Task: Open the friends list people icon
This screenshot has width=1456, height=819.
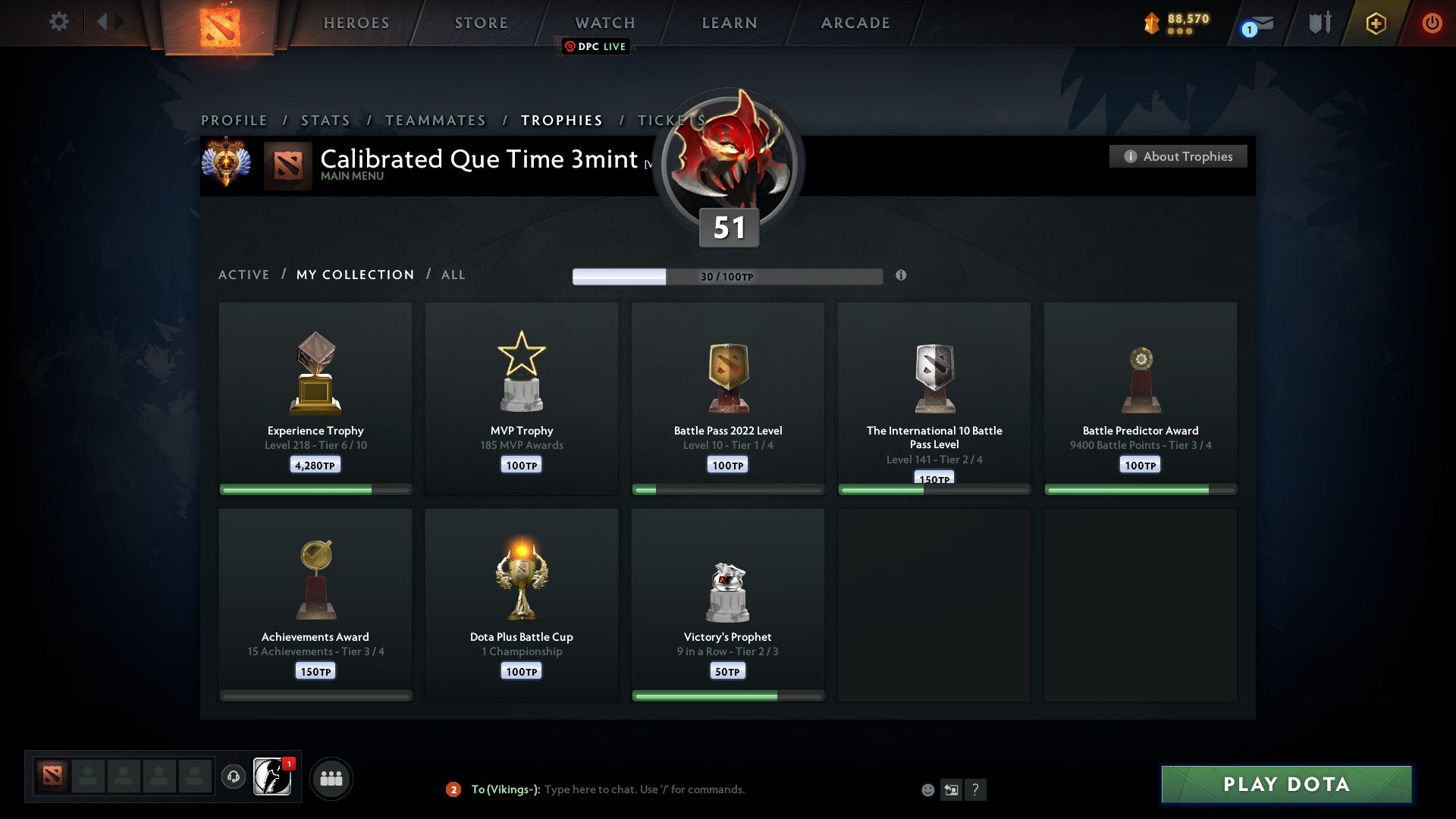Action: pyautogui.click(x=330, y=777)
